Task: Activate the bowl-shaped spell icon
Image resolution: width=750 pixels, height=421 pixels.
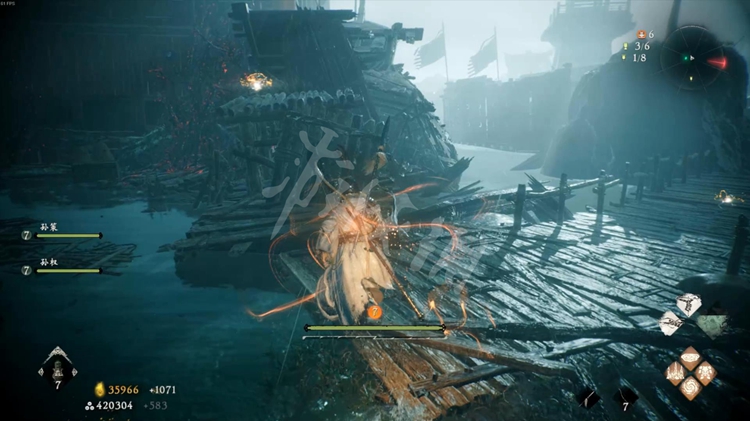Action: click(x=691, y=359)
